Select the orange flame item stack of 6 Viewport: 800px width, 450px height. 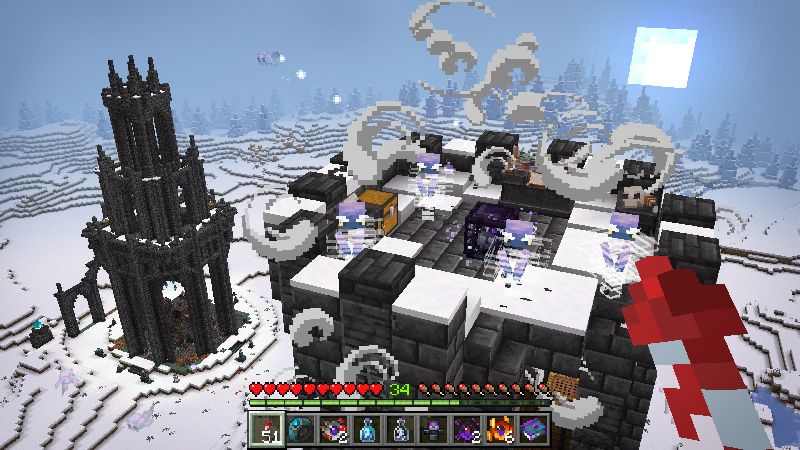tap(500, 429)
